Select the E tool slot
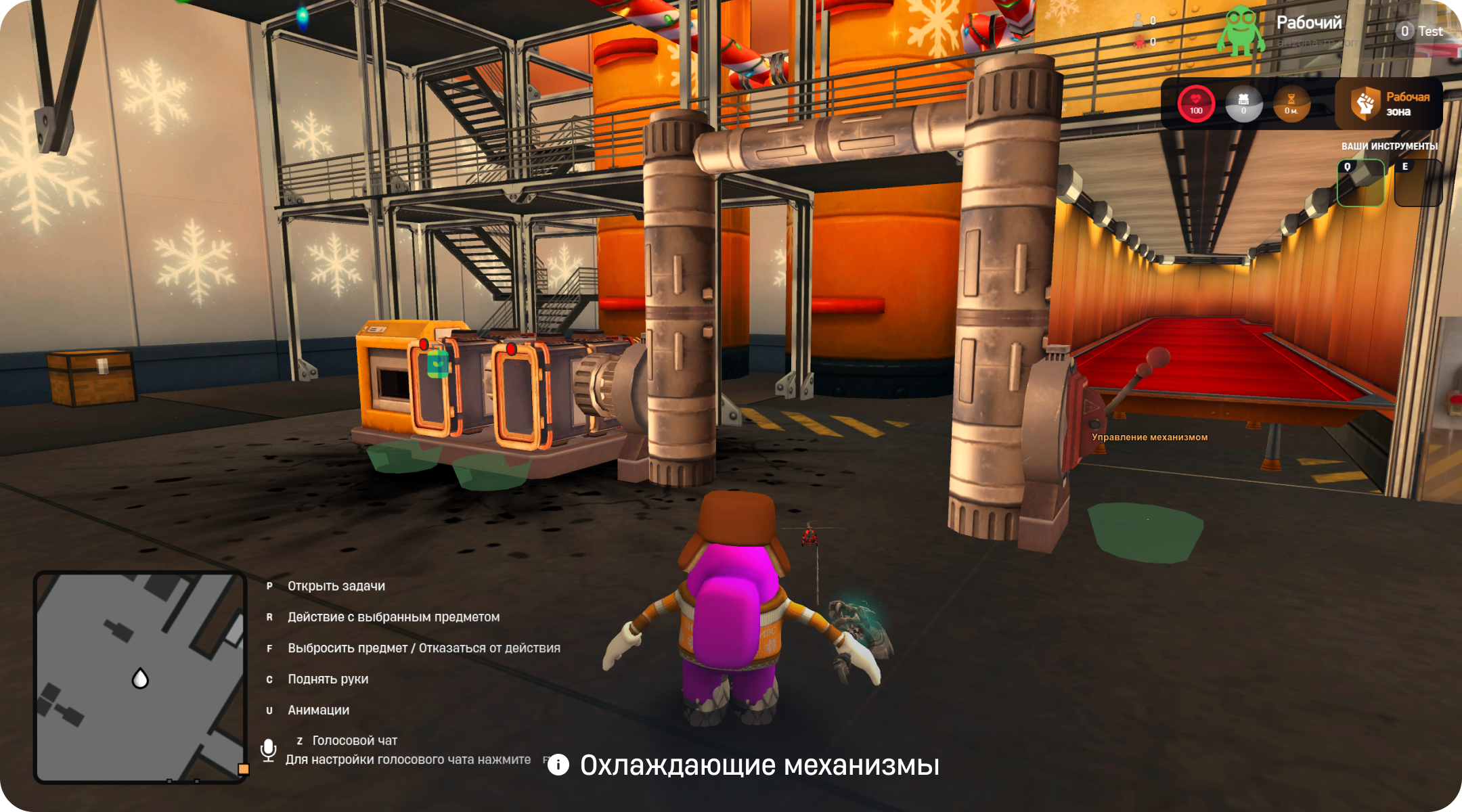This screenshot has width=1462, height=812. tap(1418, 183)
